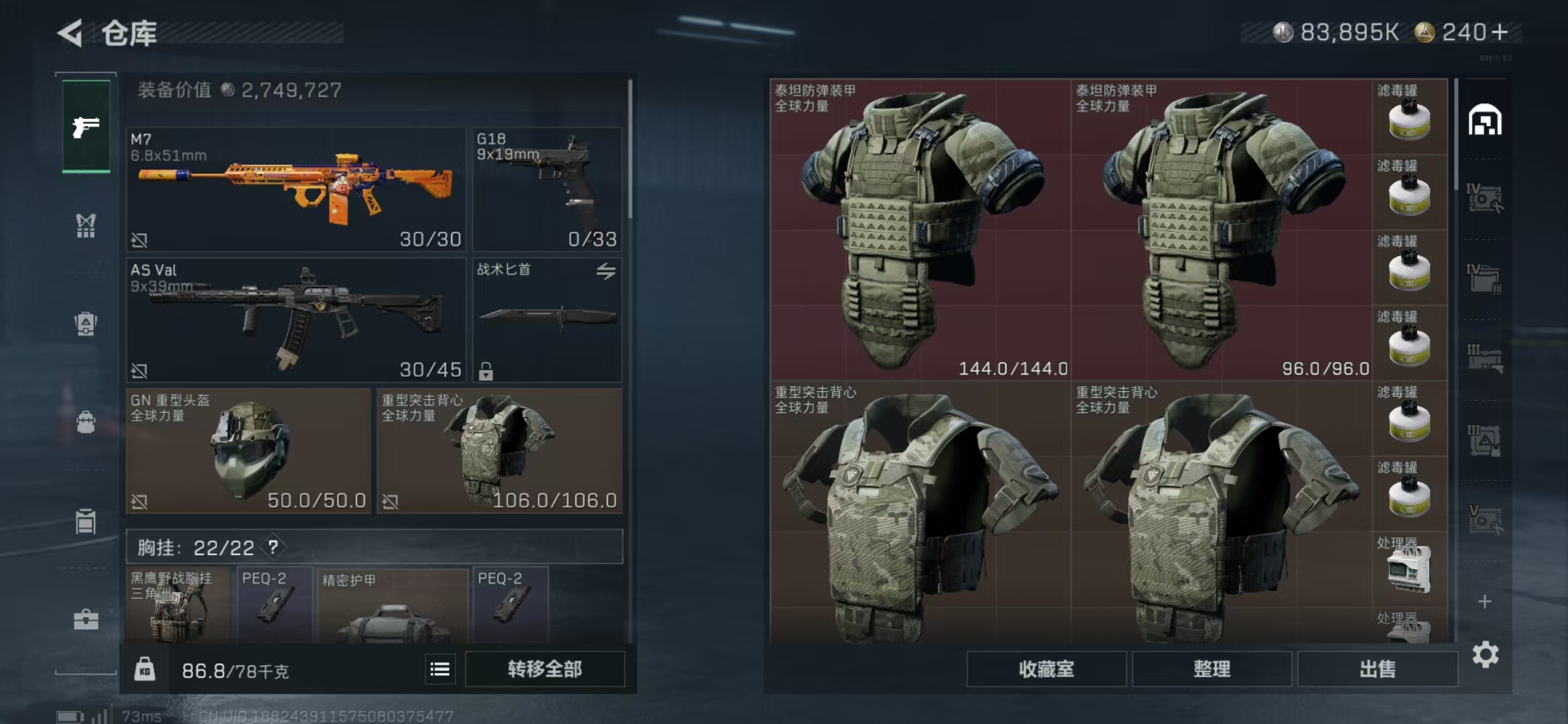Select the 精密护甲 item in chest rig
Viewport: 1568px width, 724px height.
click(393, 605)
